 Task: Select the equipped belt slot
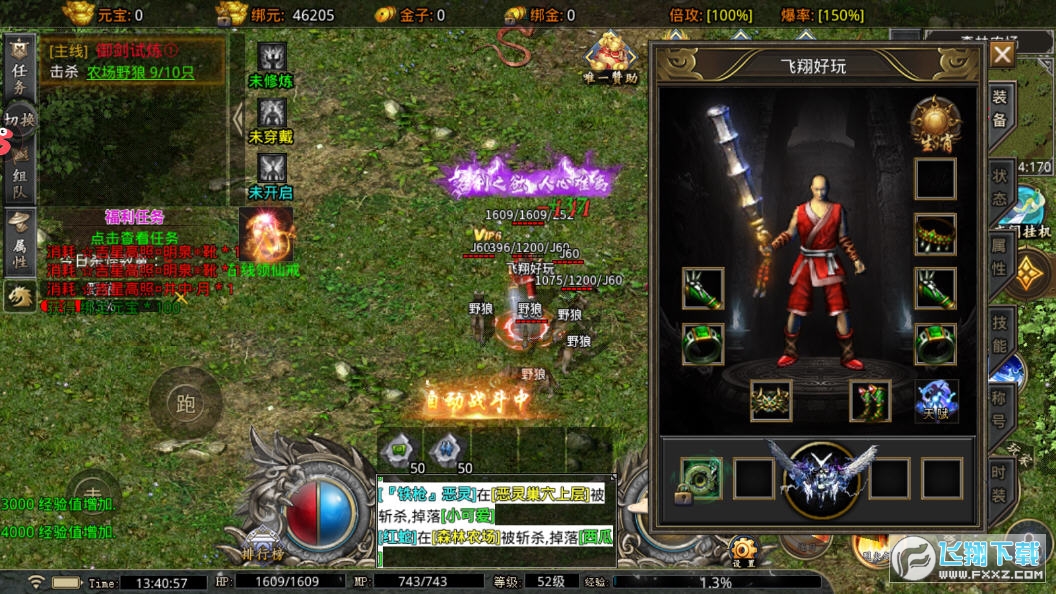[771, 401]
